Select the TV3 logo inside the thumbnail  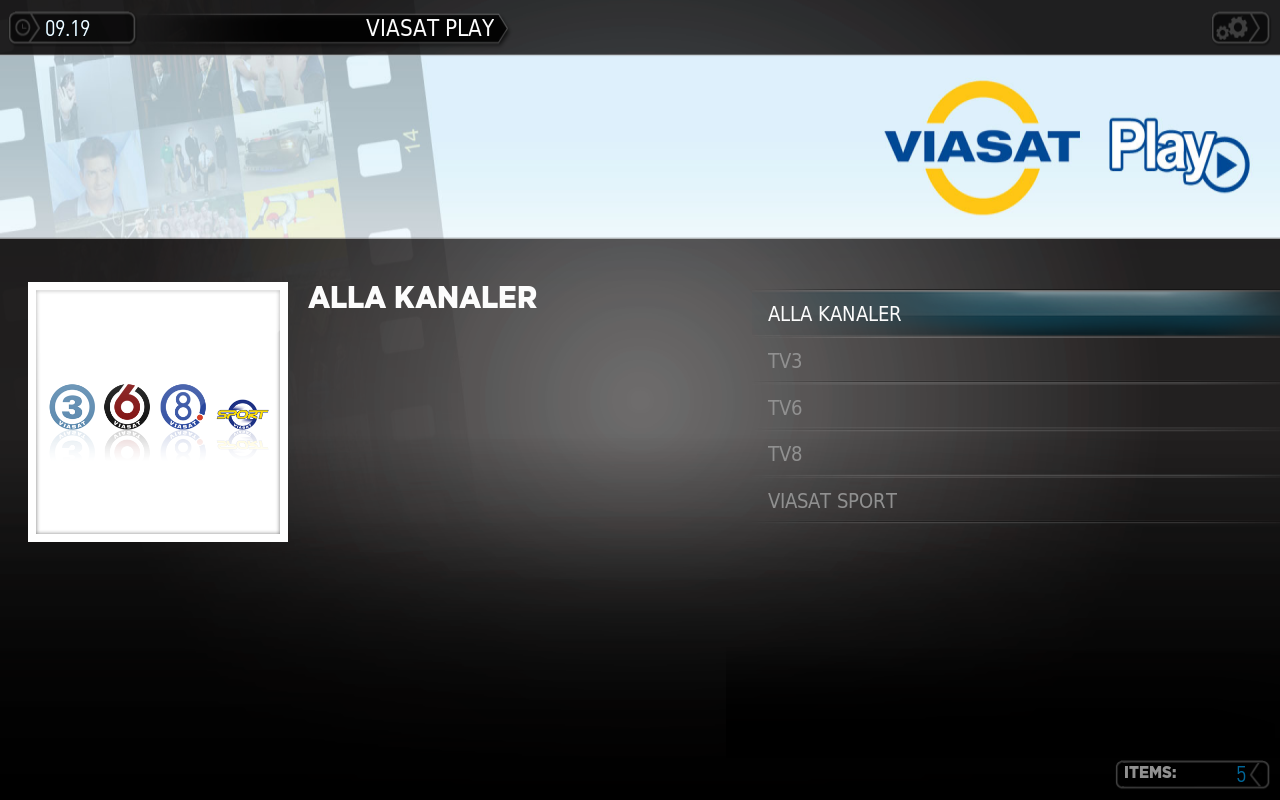[70, 407]
